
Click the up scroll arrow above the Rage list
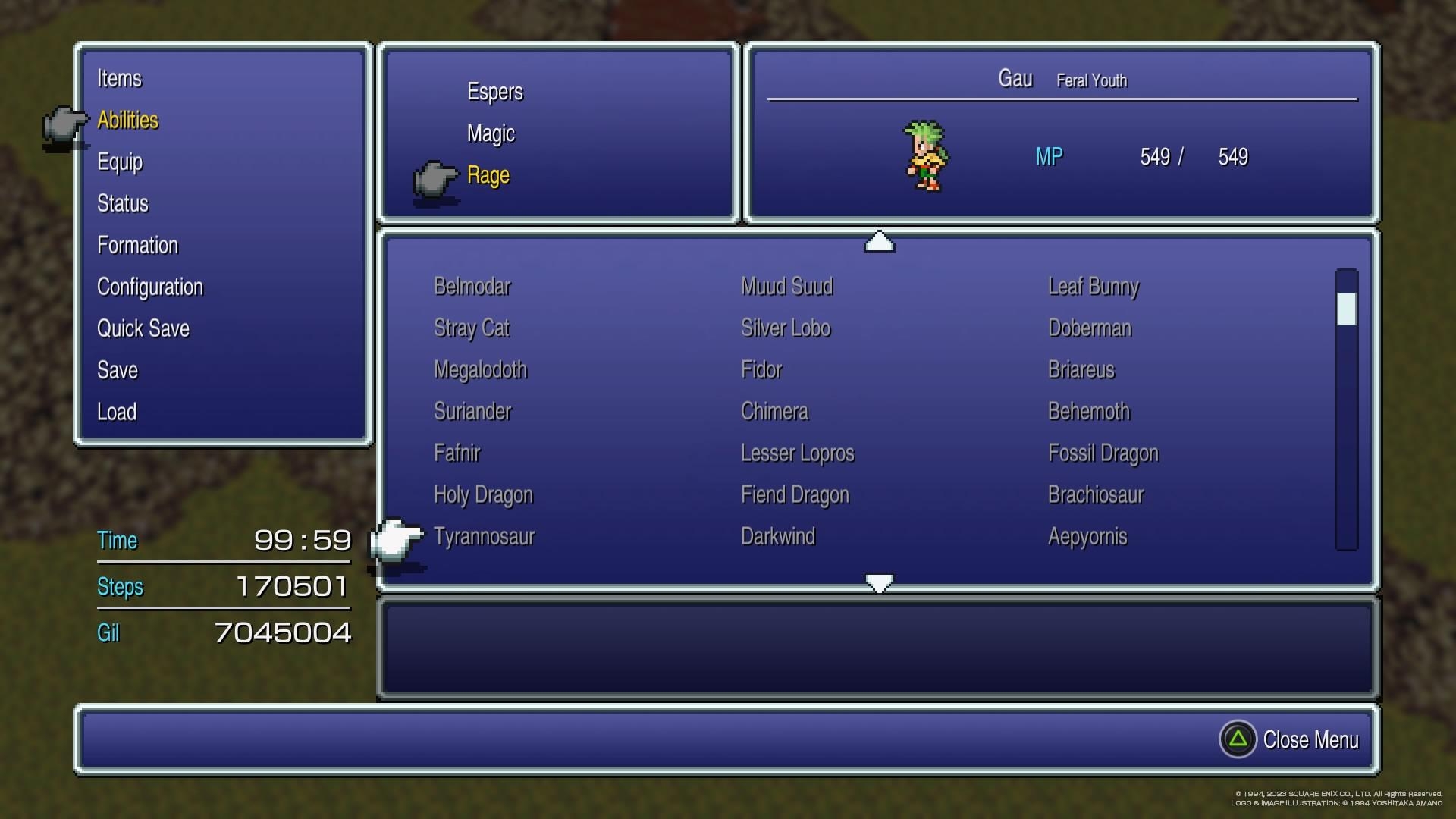pyautogui.click(x=877, y=243)
